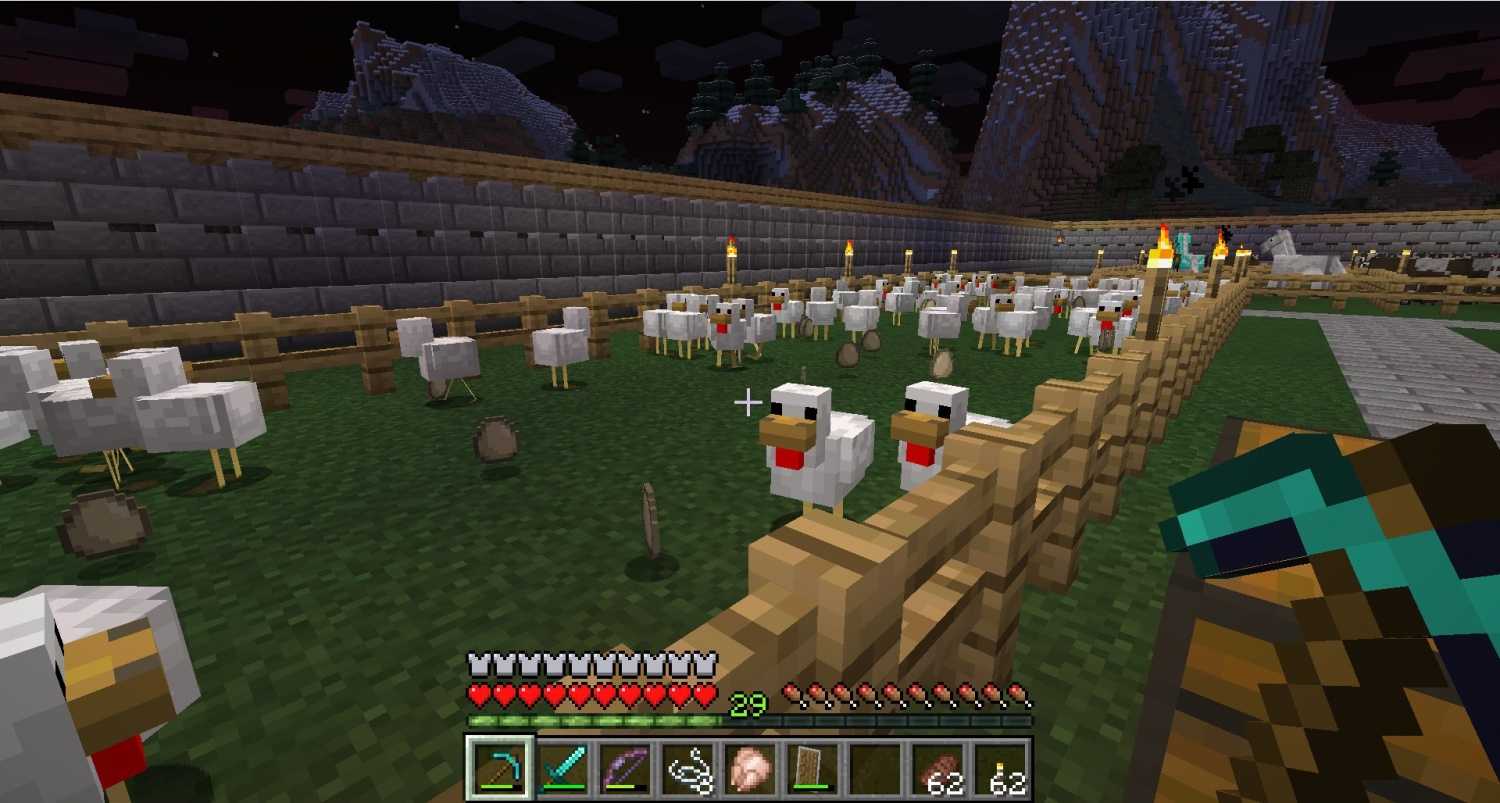This screenshot has width=1500, height=803.
Task: Equip the enchanted bow slot
Action: 624,769
